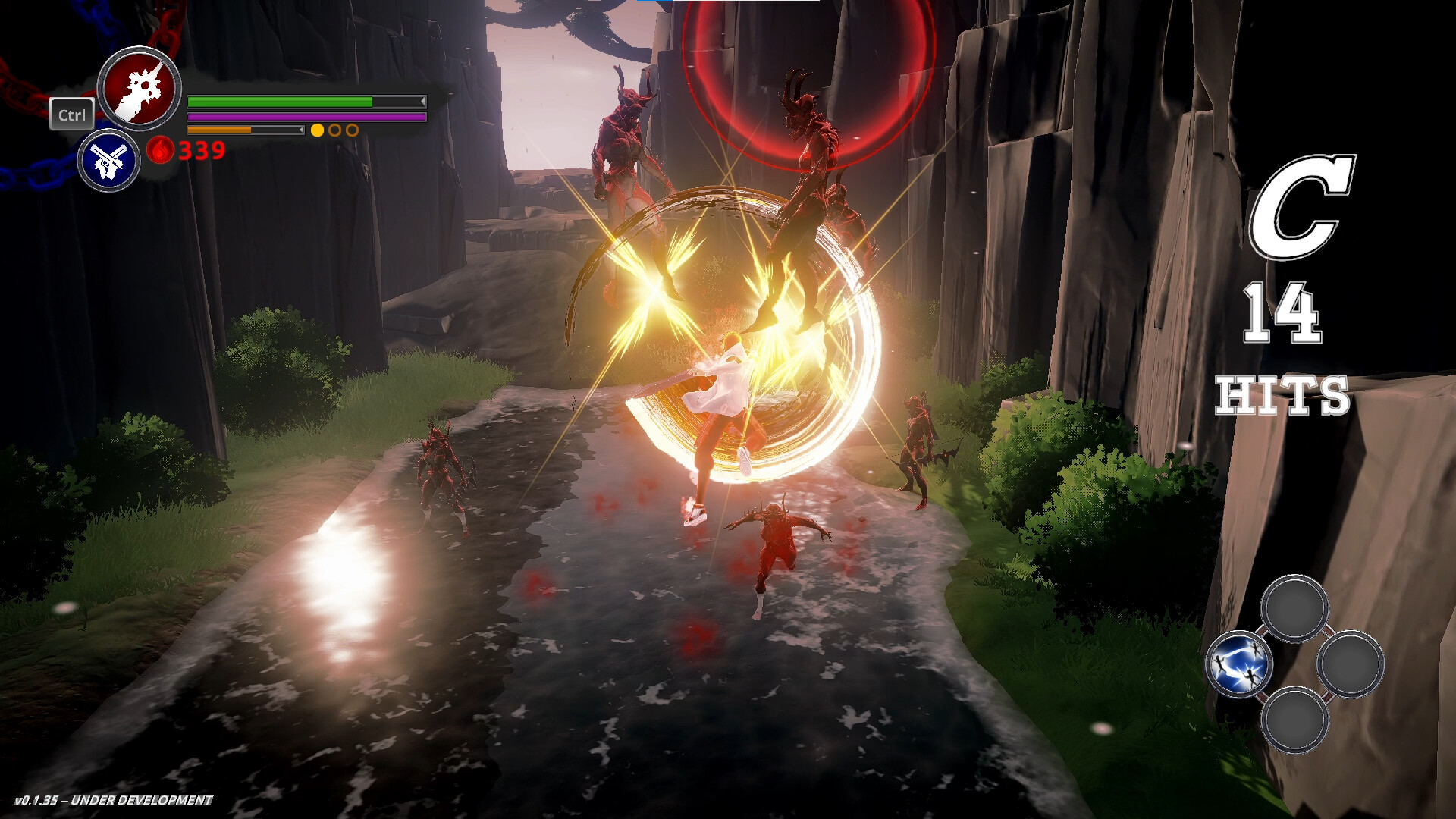
Task: Open the bottom empty skill slot
Action: [1295, 720]
